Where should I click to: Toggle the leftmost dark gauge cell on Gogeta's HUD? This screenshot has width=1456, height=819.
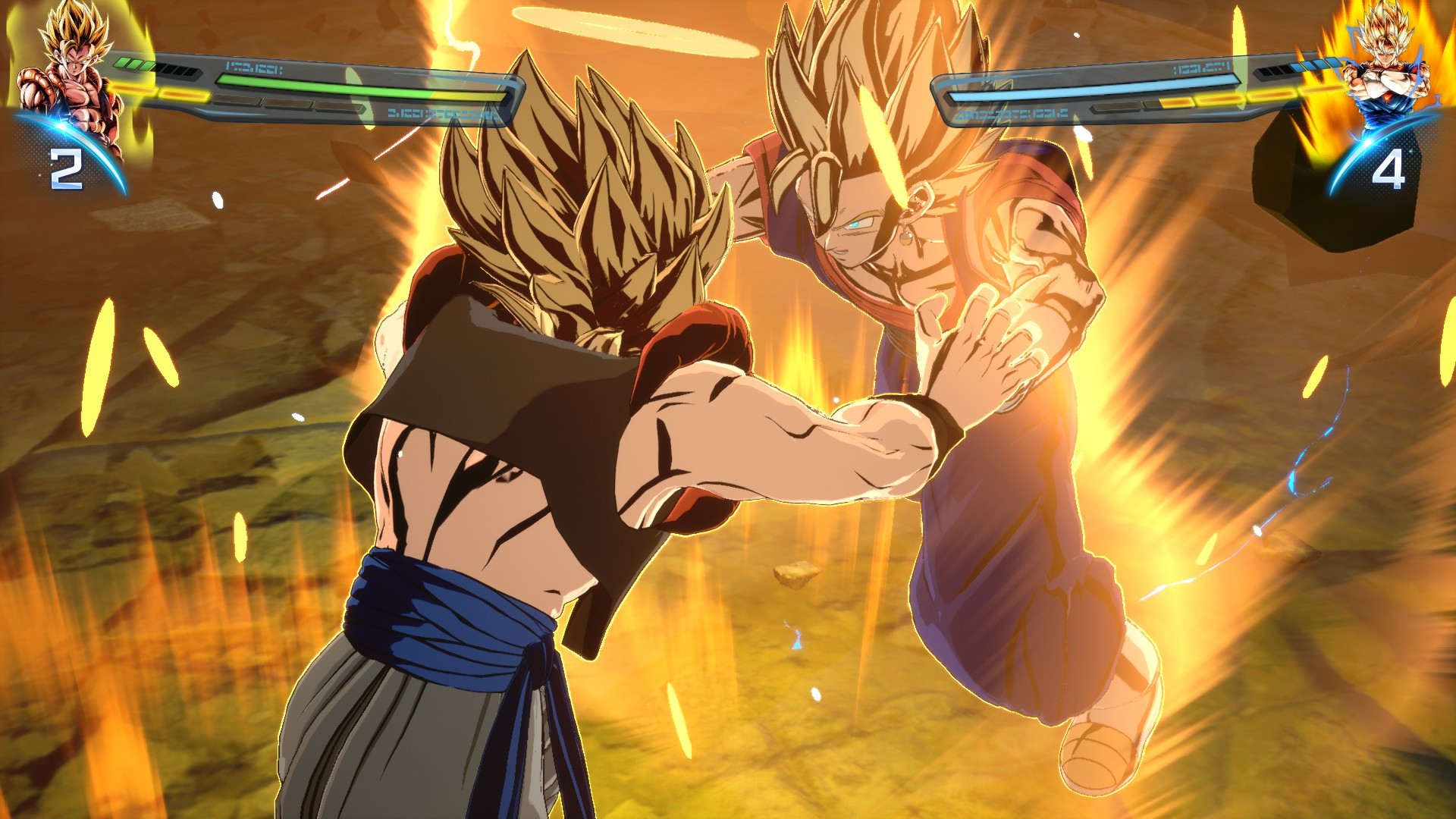163,68
